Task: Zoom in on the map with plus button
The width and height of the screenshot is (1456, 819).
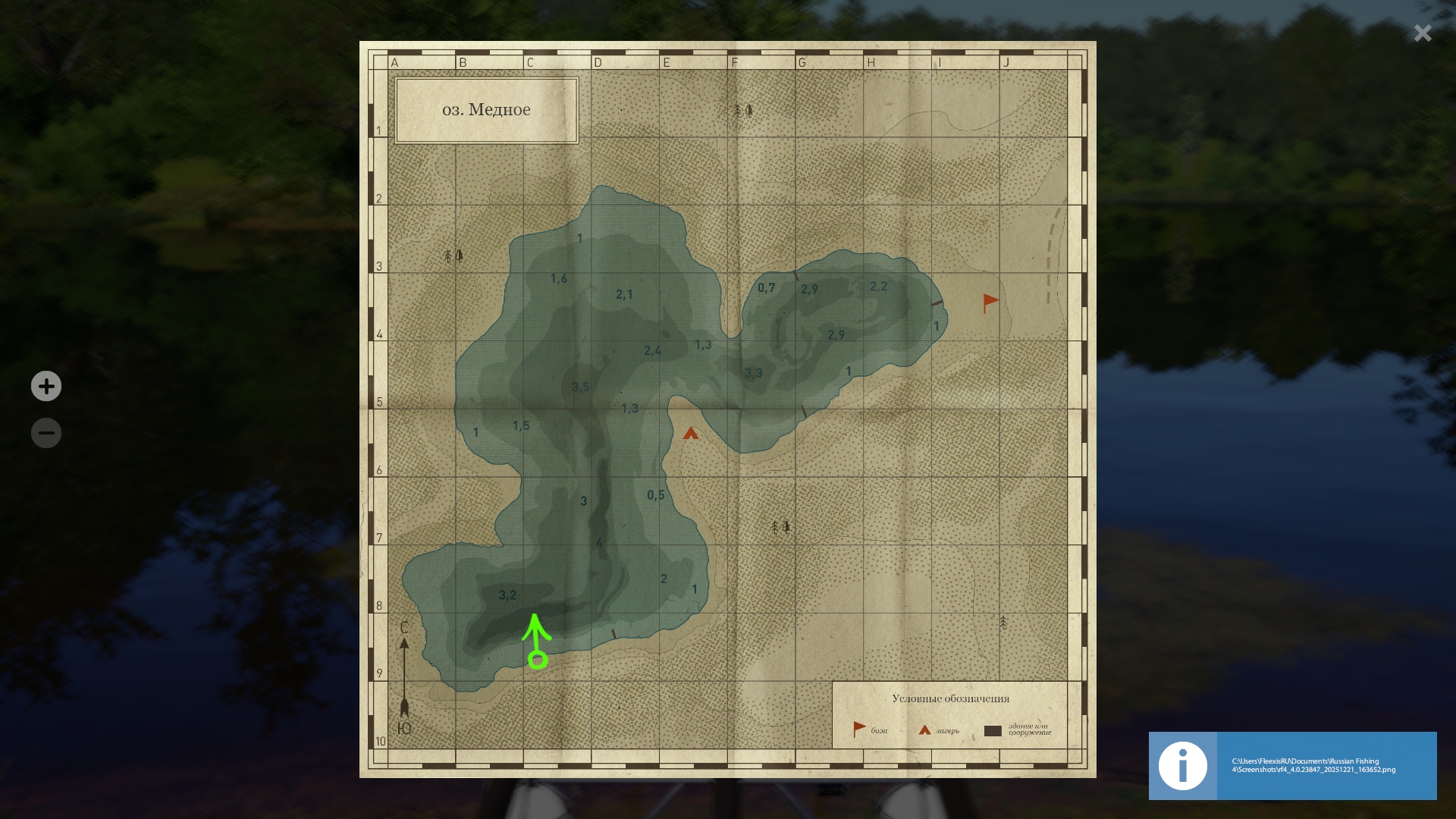Action: 46,386
